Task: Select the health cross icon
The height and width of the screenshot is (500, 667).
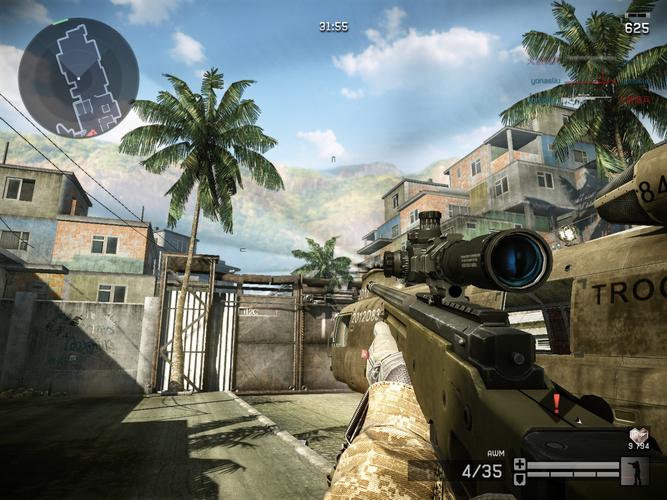Action: coord(519,464)
